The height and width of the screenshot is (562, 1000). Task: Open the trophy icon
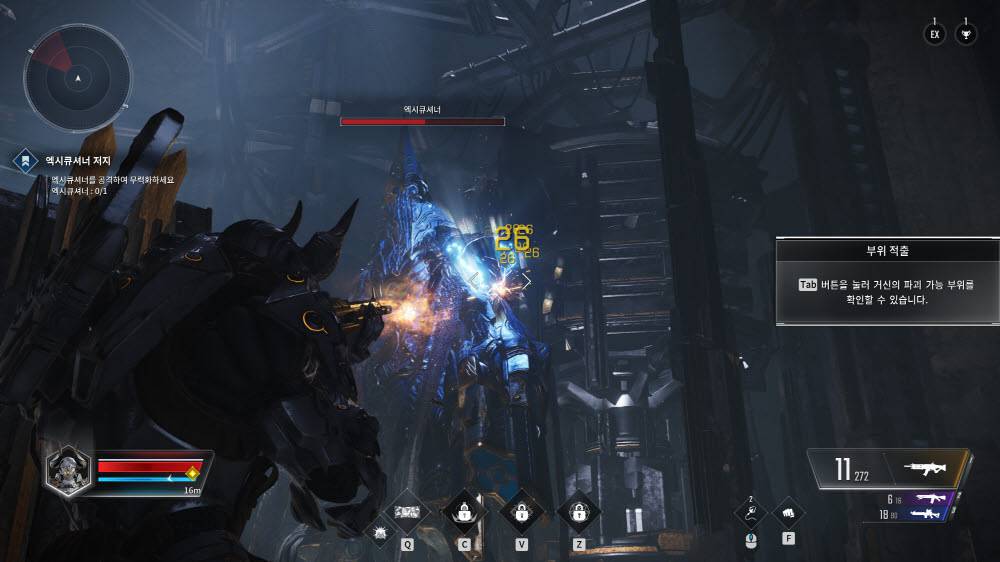click(966, 34)
